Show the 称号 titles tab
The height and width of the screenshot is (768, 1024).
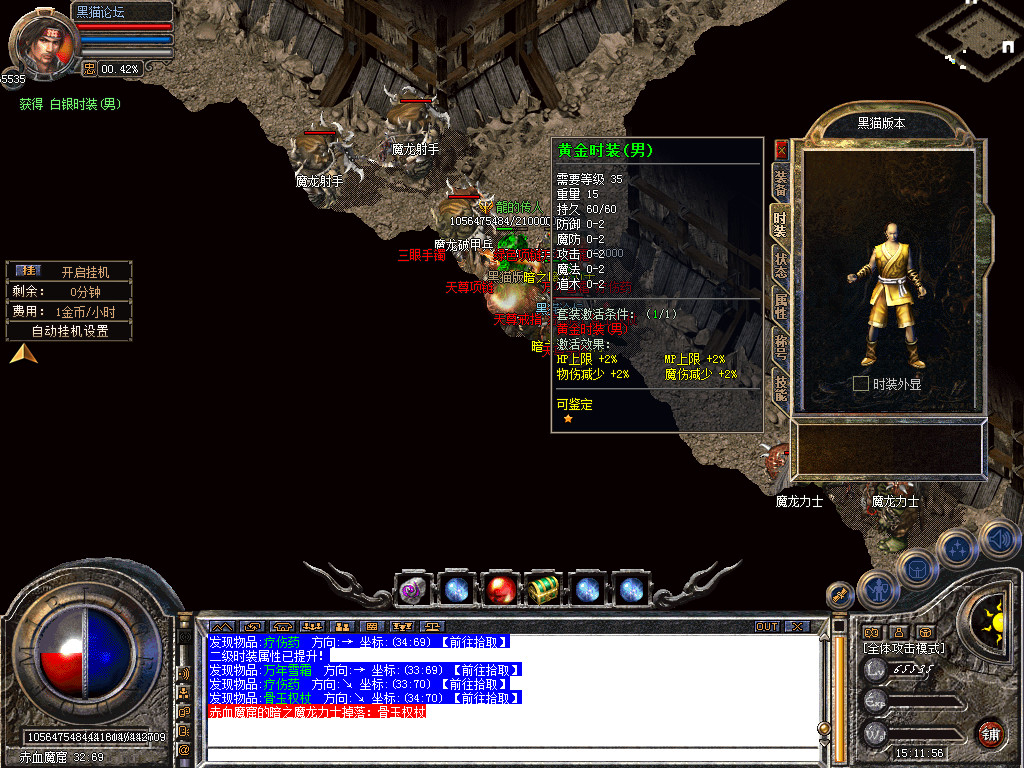tap(781, 347)
